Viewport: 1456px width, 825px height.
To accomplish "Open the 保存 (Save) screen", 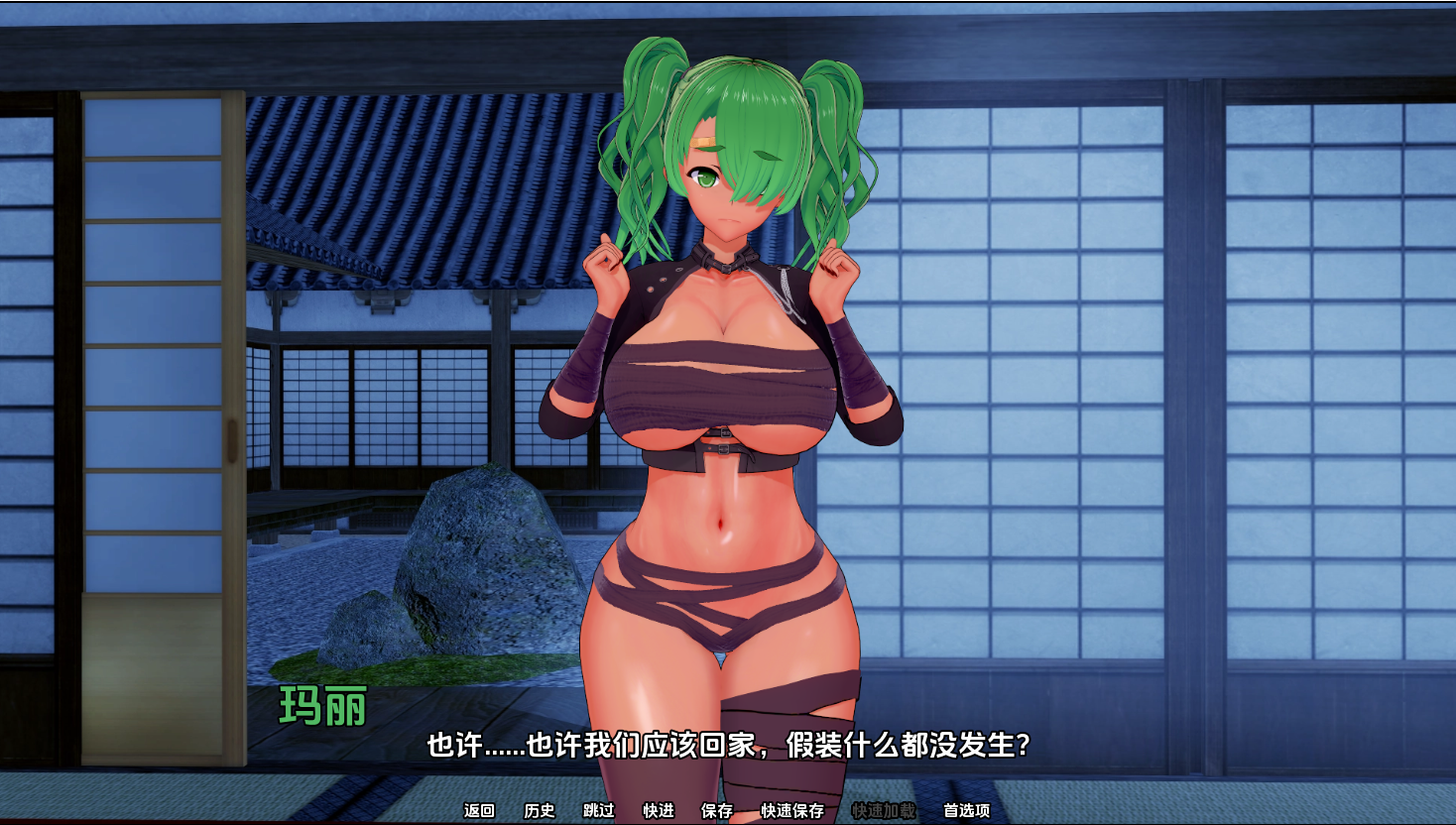I will coord(716,810).
